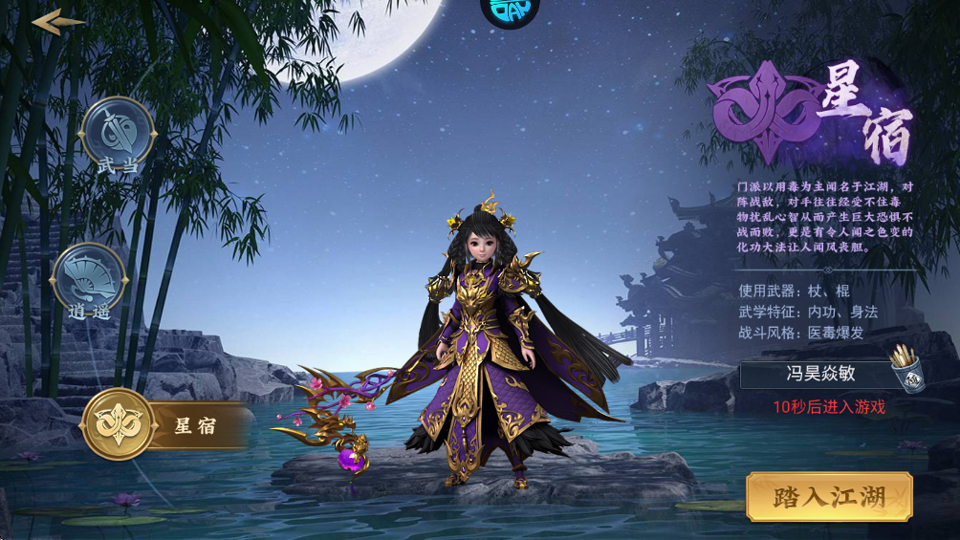Edit the character name 冯昊焱敏
Image resolution: width=960 pixels, height=540 pixels.
pyautogui.click(x=812, y=376)
